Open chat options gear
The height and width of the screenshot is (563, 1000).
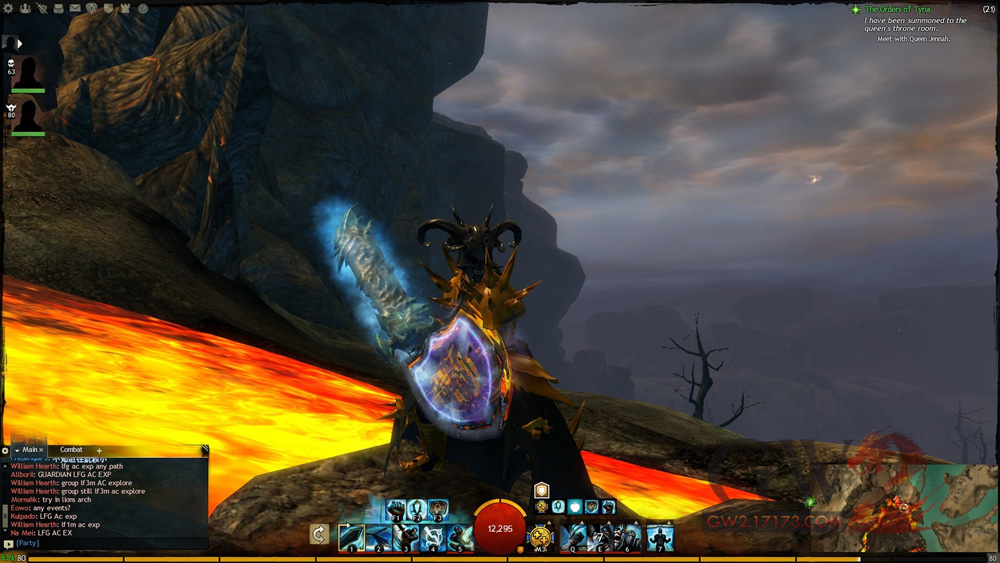coord(6,451)
